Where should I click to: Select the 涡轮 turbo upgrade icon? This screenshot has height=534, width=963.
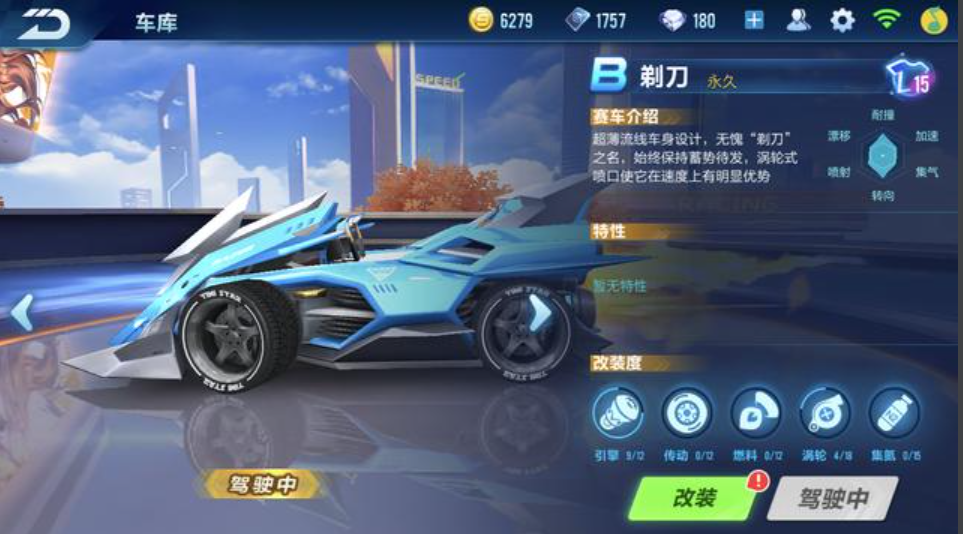point(825,412)
